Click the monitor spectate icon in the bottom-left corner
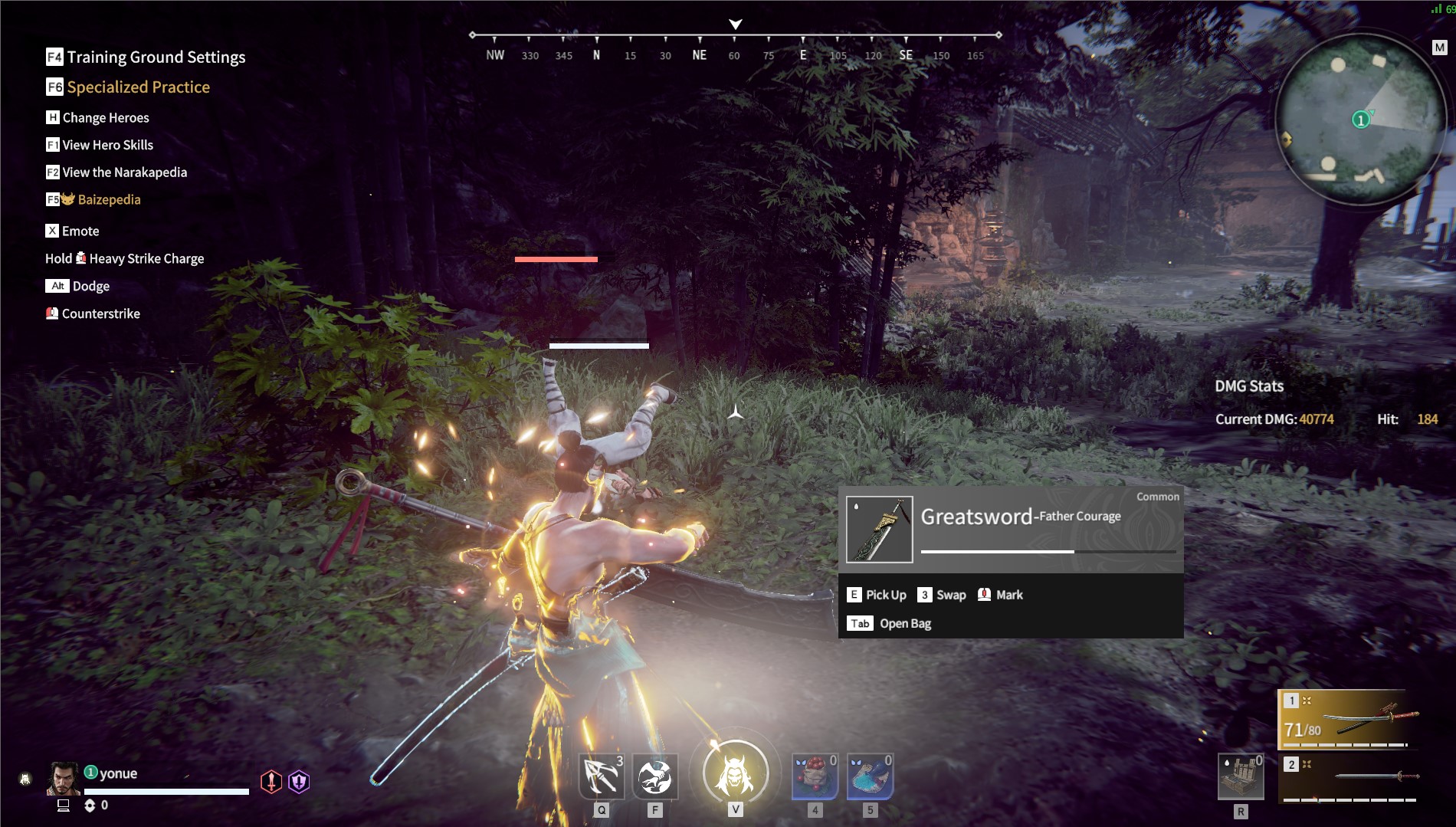 (63, 806)
